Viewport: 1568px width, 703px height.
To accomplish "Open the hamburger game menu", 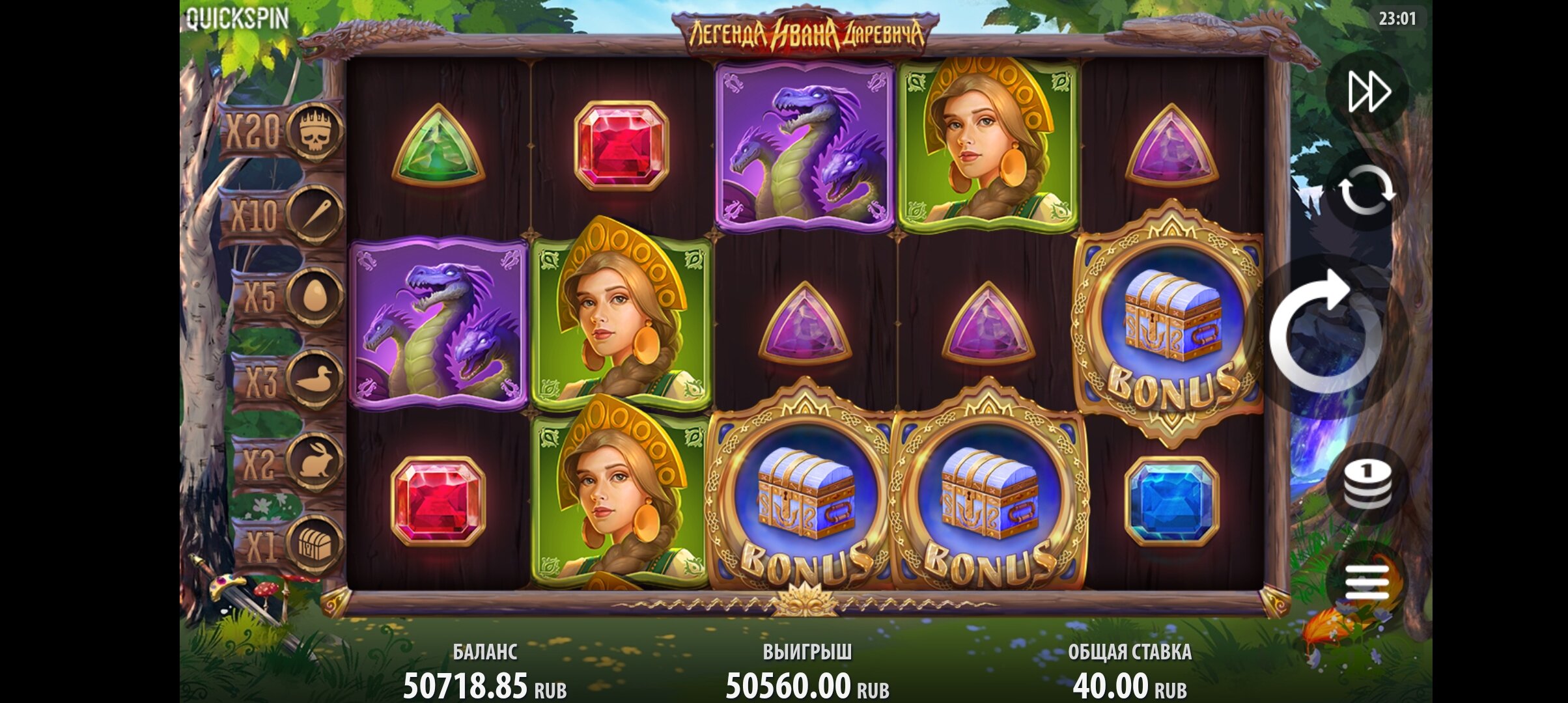I will [1367, 581].
